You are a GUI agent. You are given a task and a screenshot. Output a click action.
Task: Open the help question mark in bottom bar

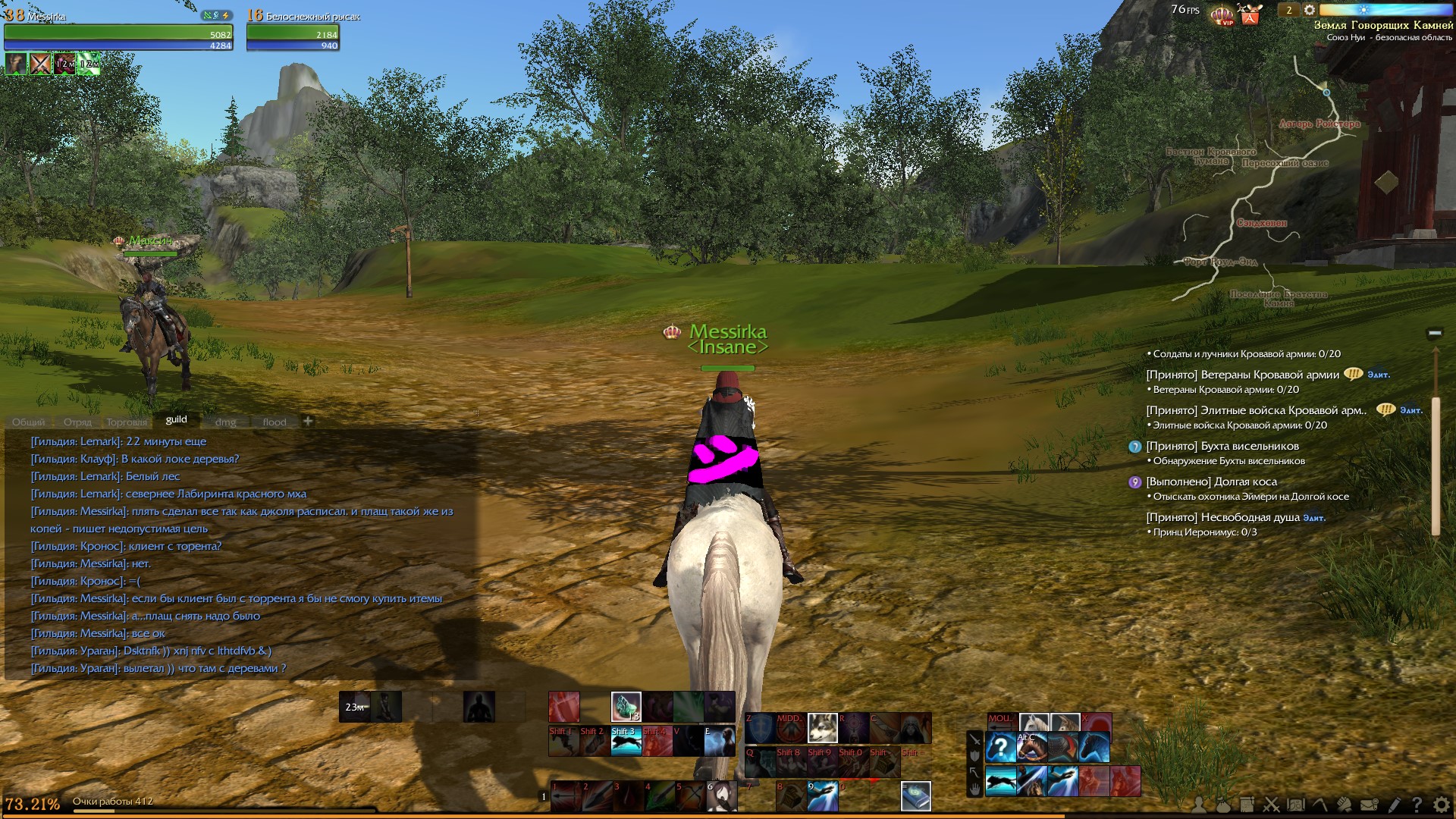tap(1417, 805)
